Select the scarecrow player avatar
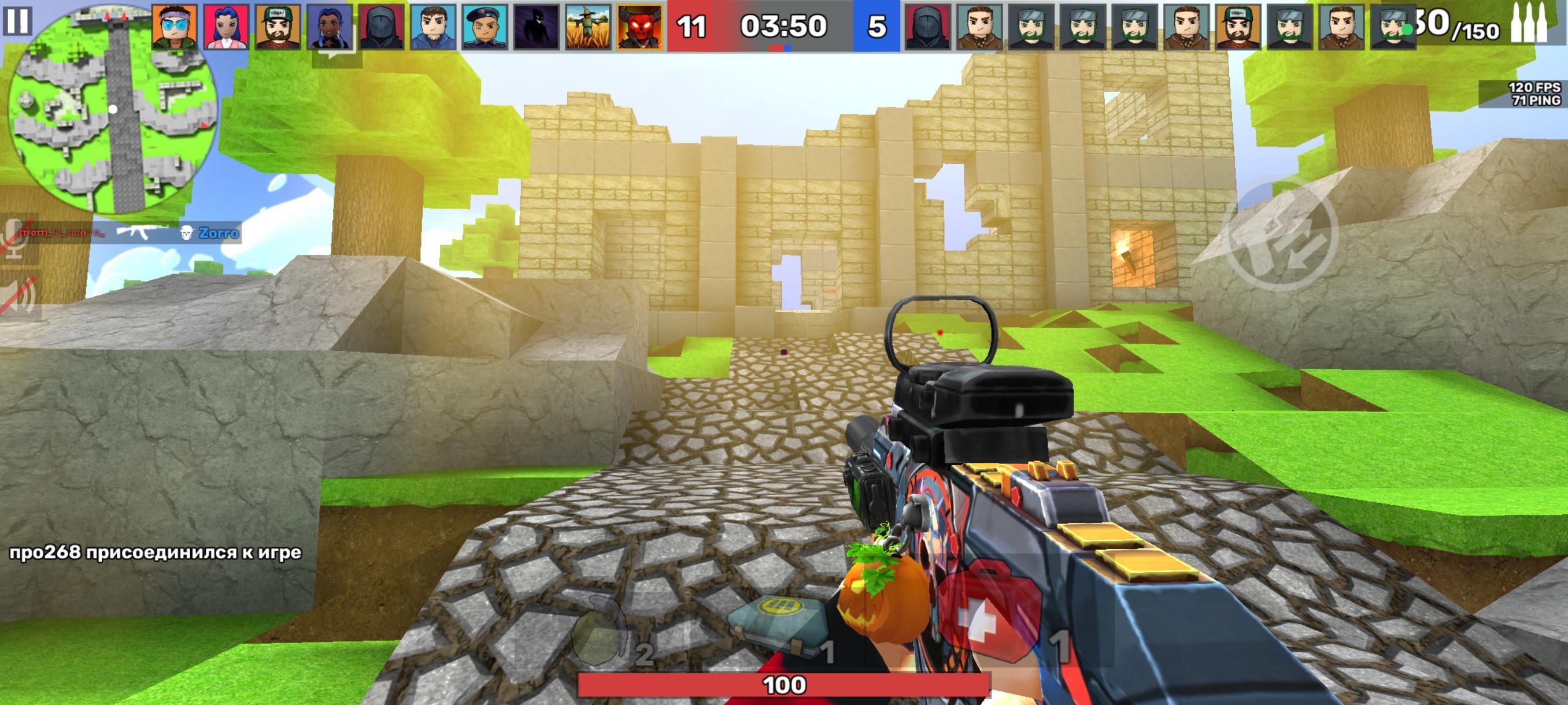1568x705 pixels. (588, 27)
